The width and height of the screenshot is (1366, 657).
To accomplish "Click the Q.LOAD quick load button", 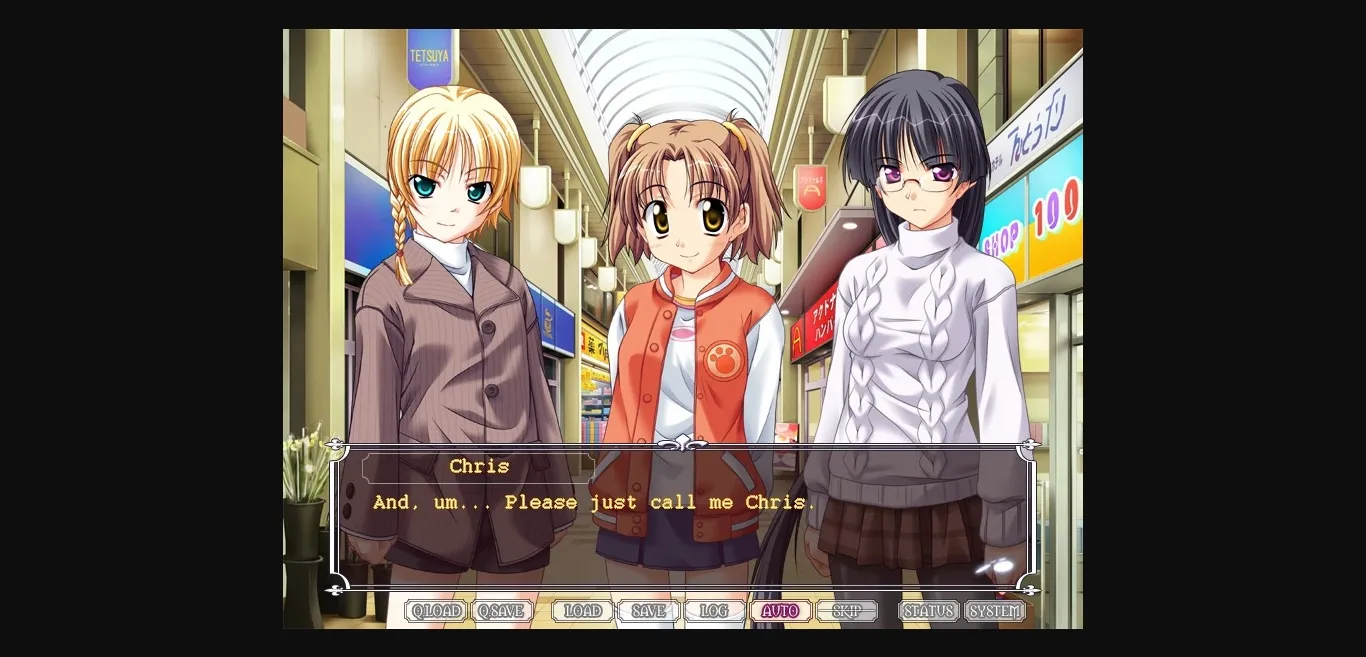I will (x=436, y=611).
